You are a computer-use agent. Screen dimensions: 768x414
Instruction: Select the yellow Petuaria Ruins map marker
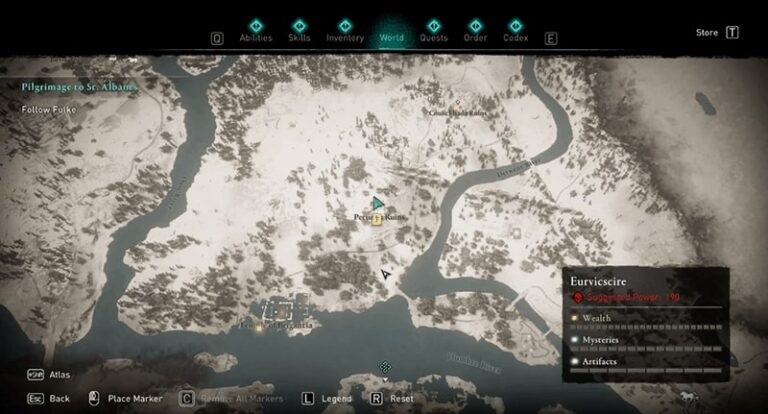tap(377, 219)
